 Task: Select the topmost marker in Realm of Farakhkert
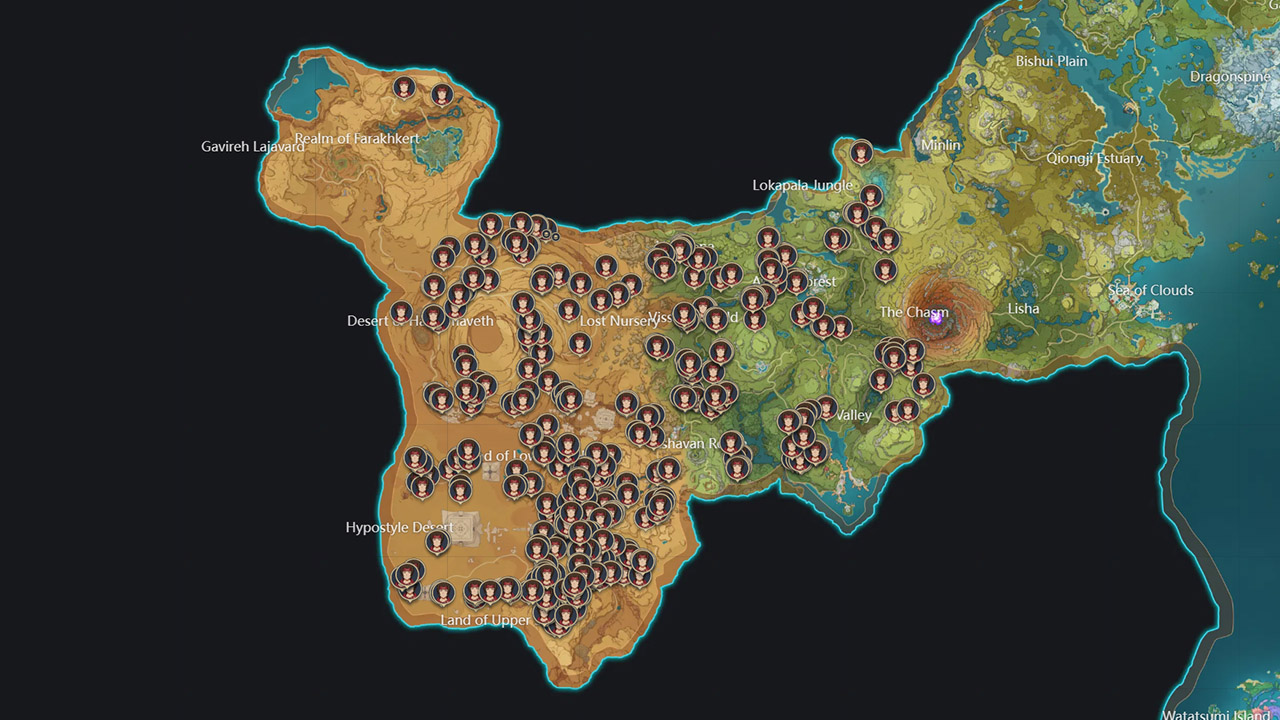coord(404,86)
